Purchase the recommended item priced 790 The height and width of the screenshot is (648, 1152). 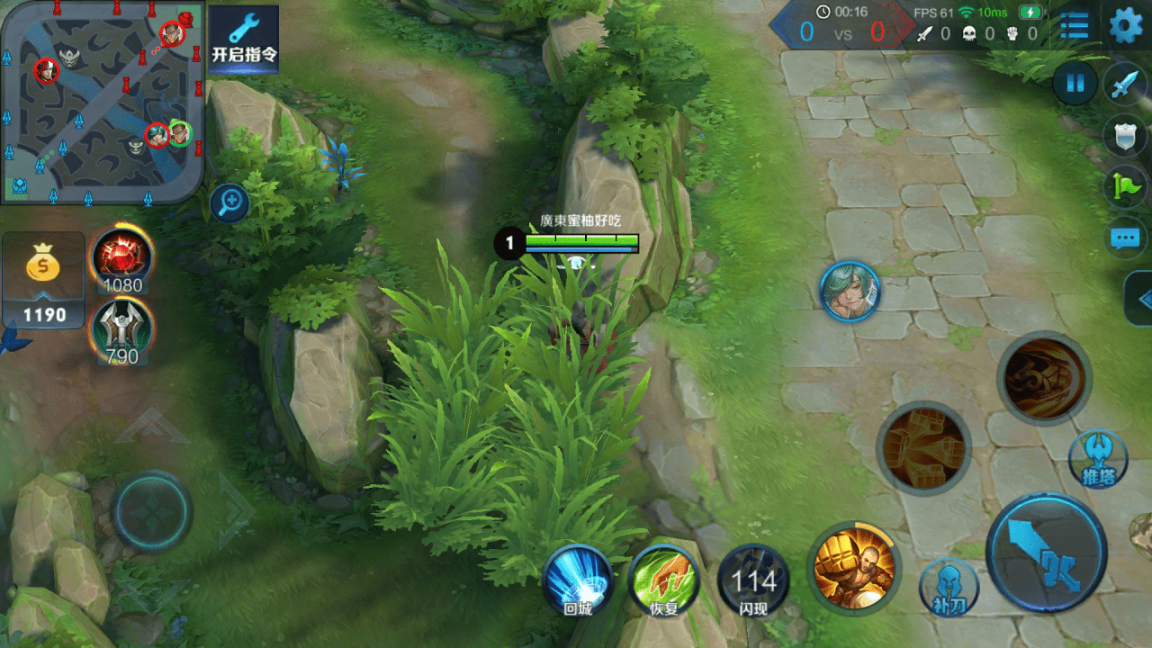(x=122, y=328)
